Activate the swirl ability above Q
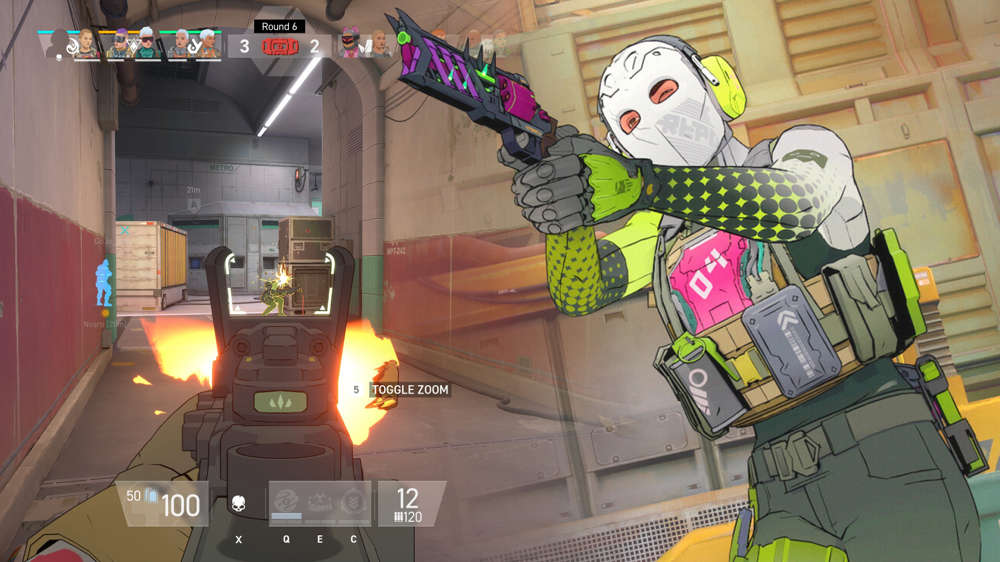Screen dimensions: 1000x562 [x=286, y=501]
